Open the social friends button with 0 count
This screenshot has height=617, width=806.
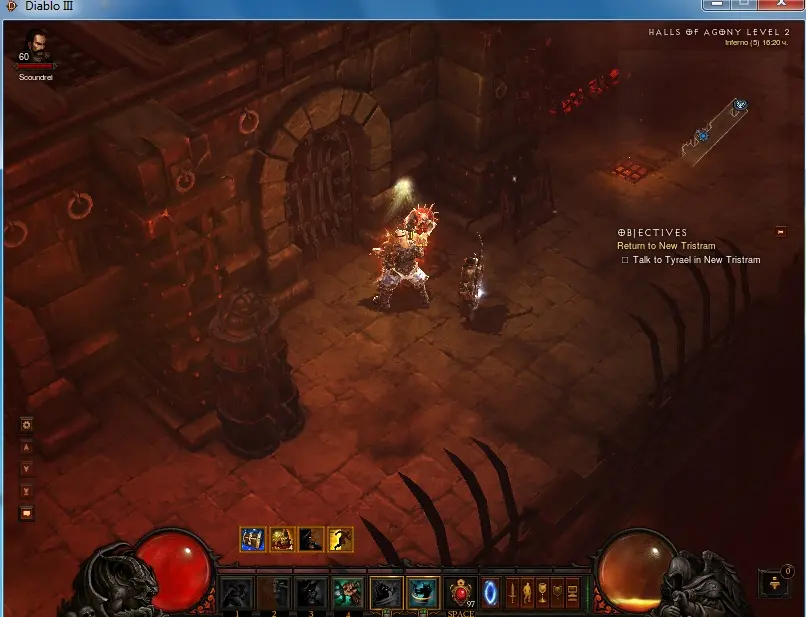[x=772, y=582]
